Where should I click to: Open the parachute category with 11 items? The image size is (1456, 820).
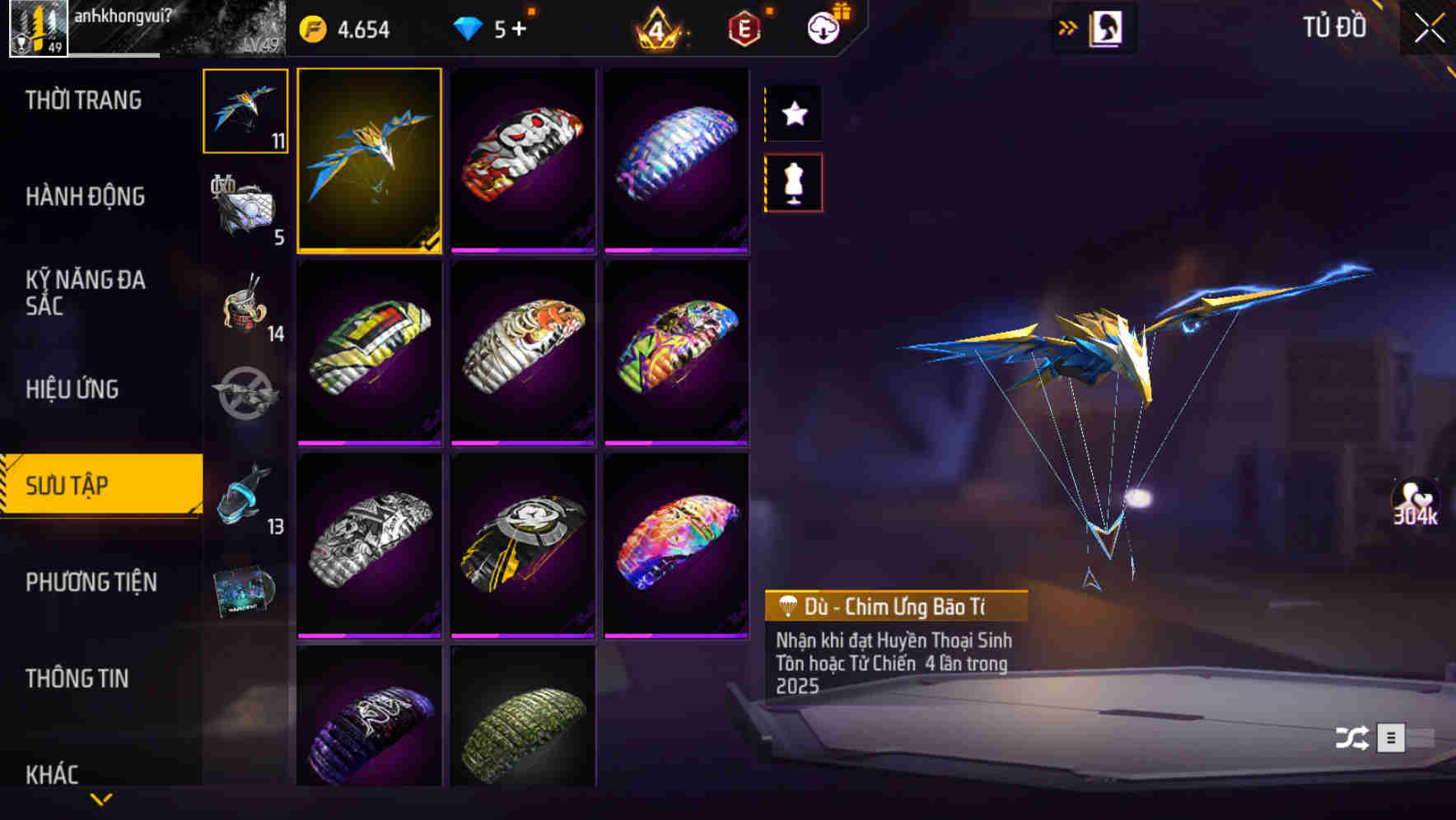244,114
